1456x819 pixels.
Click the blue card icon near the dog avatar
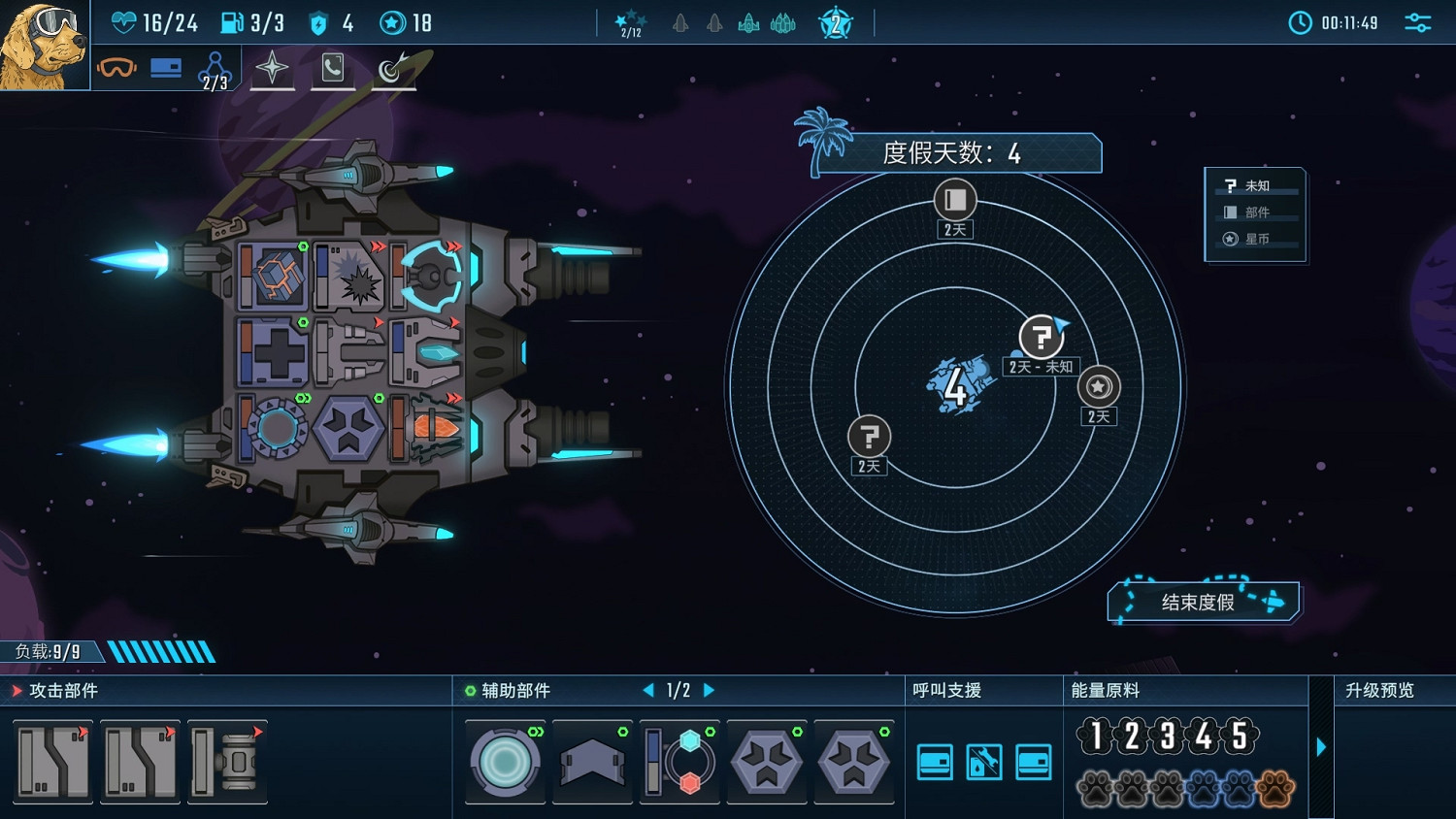click(x=165, y=68)
